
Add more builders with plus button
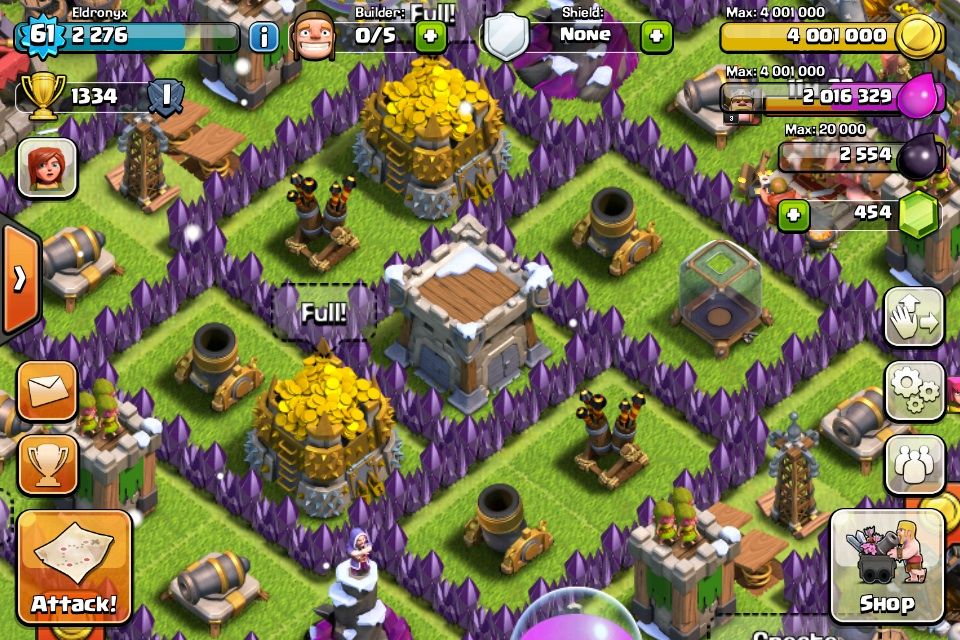tap(431, 37)
